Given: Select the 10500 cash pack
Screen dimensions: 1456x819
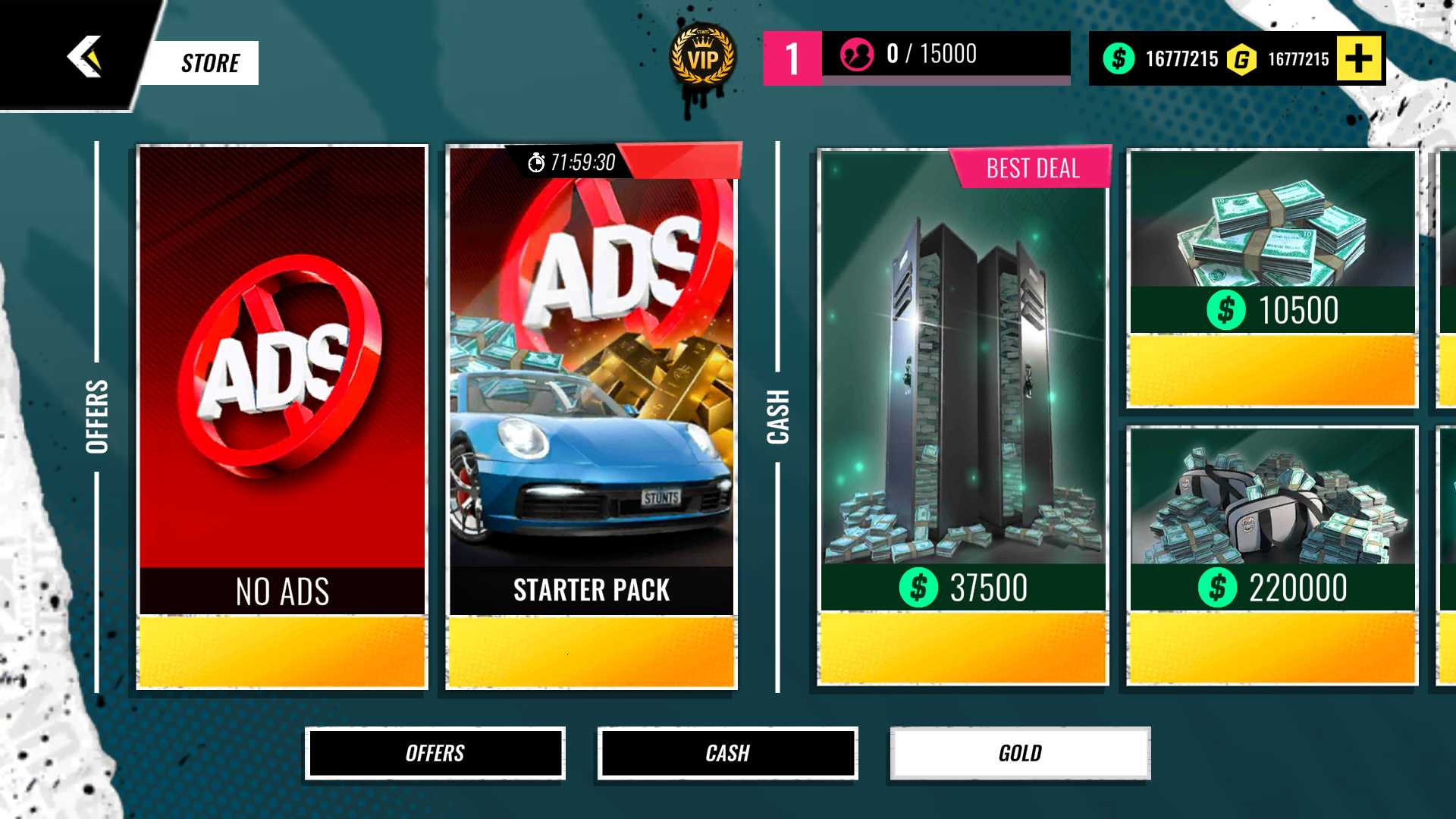Looking at the screenshot, I should pyautogui.click(x=1272, y=278).
